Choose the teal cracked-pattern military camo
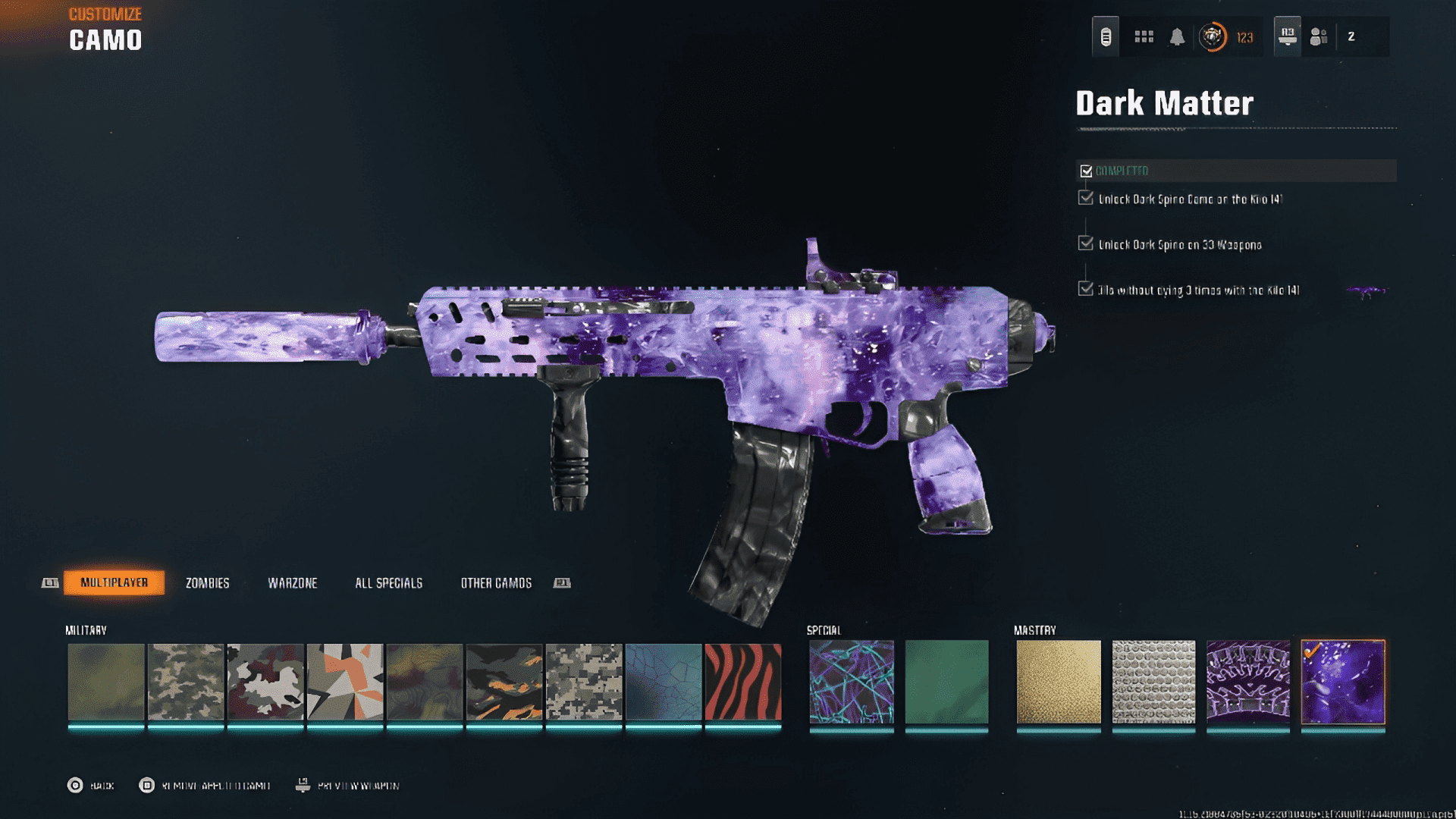The image size is (1456, 819). (664, 682)
